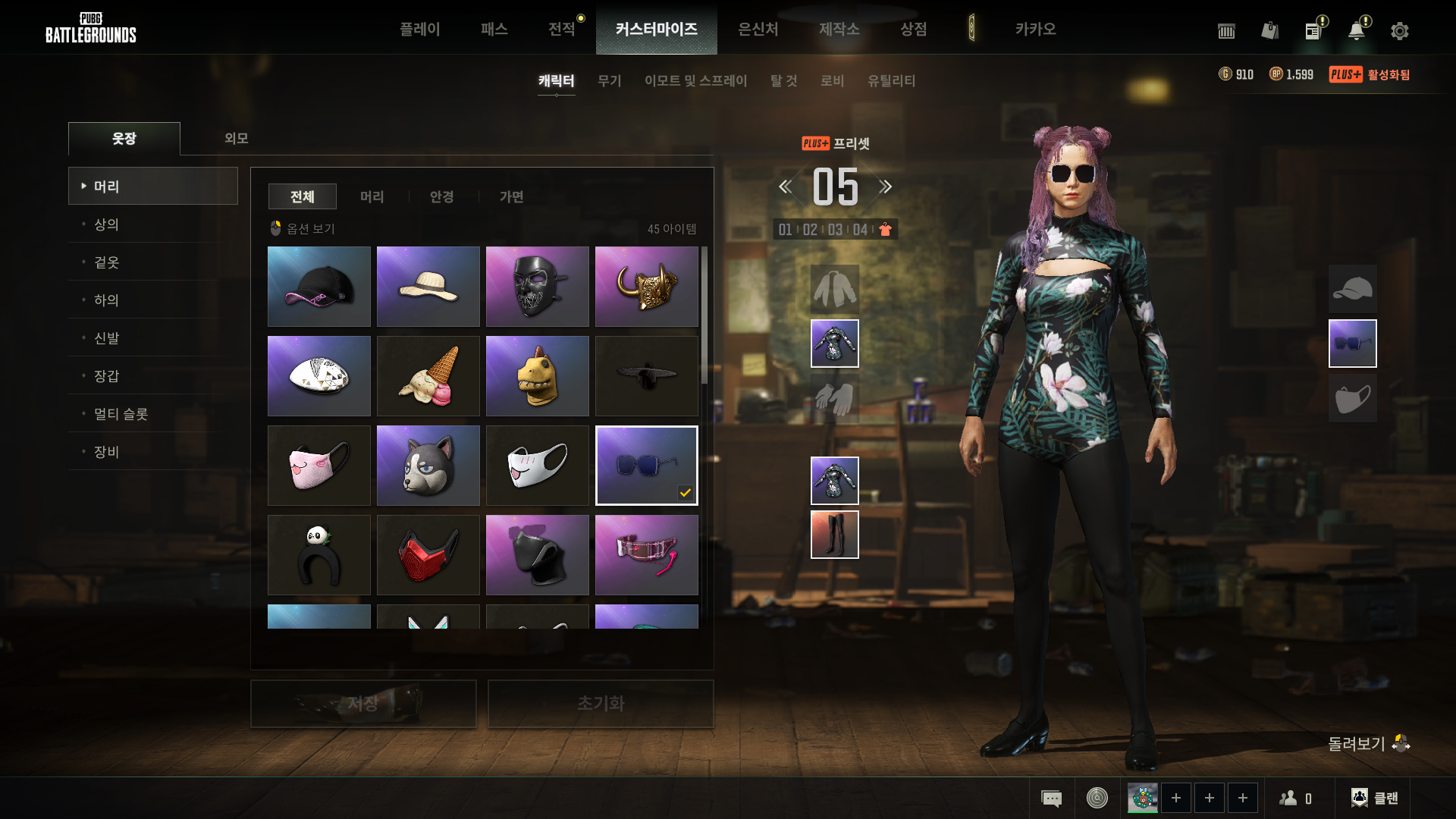Select the 무기 weapons sub-tab
Image resolution: width=1456 pixels, height=819 pixels.
coord(609,80)
